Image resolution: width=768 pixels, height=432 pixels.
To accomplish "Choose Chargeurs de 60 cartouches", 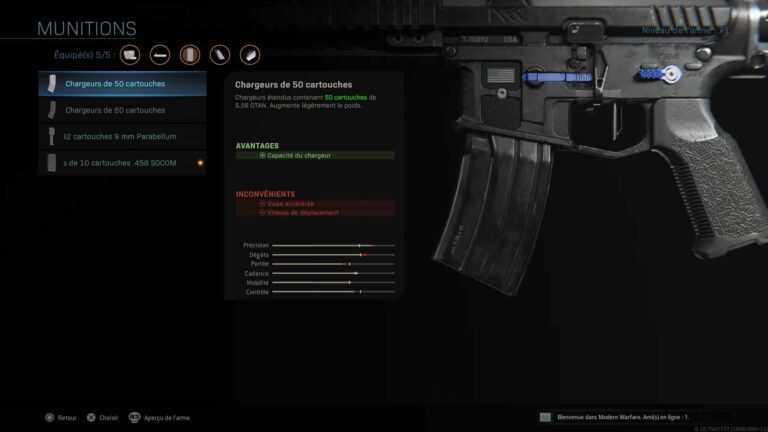I will (122, 110).
